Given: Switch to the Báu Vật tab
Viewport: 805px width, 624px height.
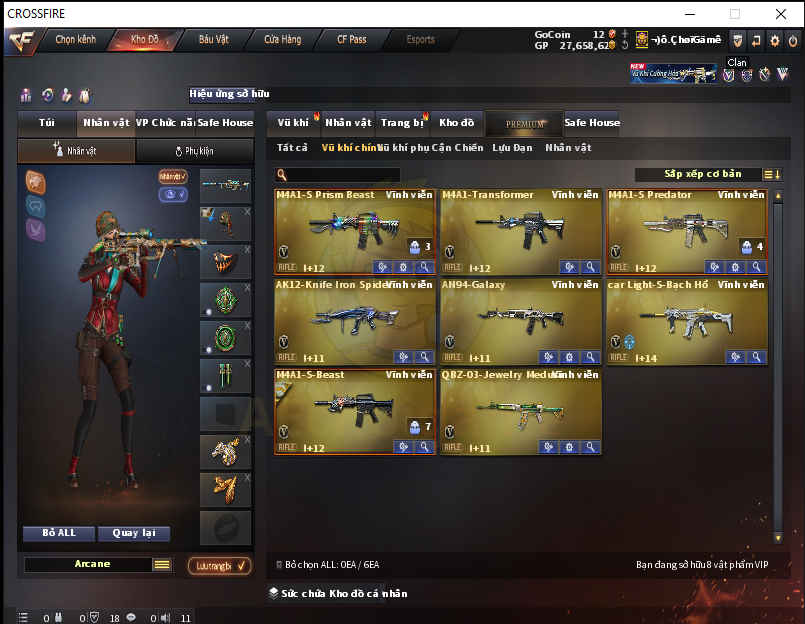Looking at the screenshot, I should tap(214, 40).
